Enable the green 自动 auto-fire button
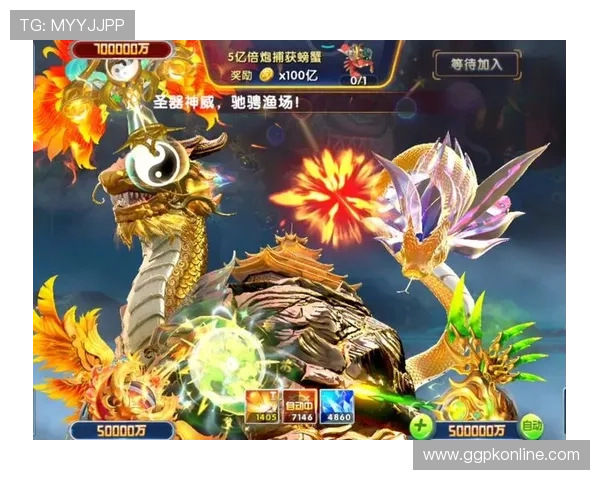Screen dimensions: 600x480 coord(532,428)
